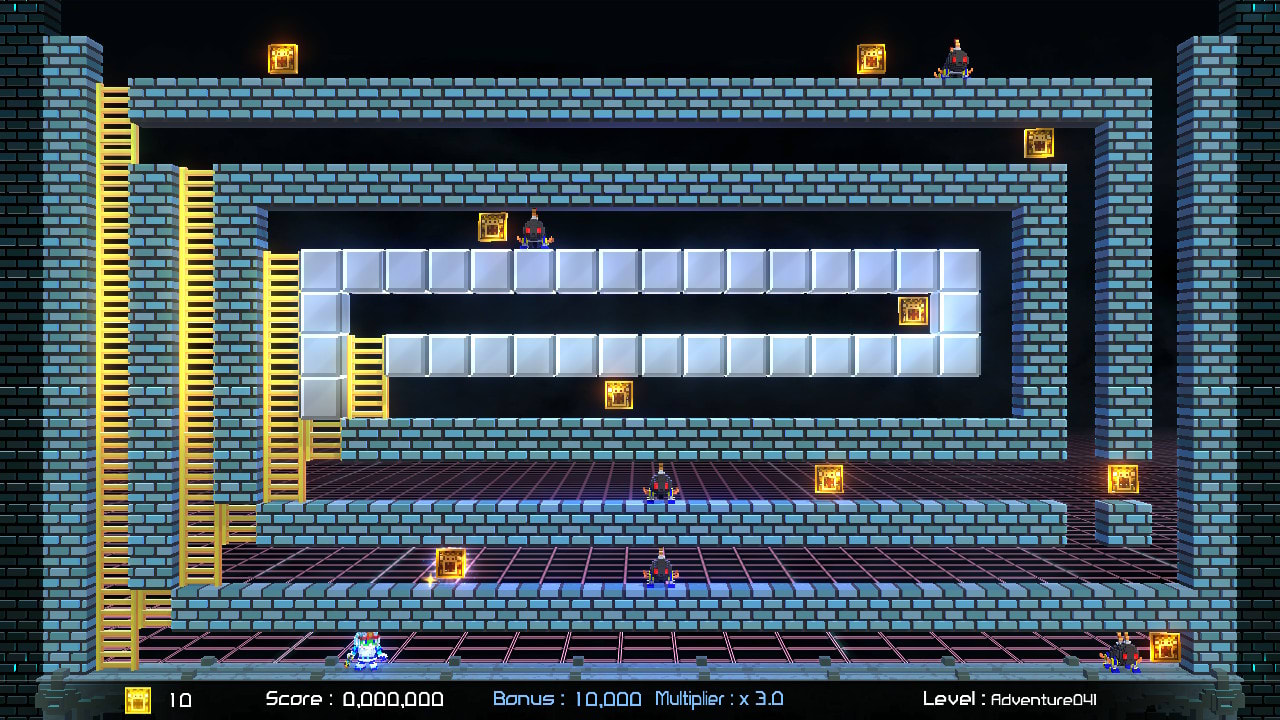Click the short diagonal ladder beside the silver blocks
The image size is (1280, 720).
[365, 375]
